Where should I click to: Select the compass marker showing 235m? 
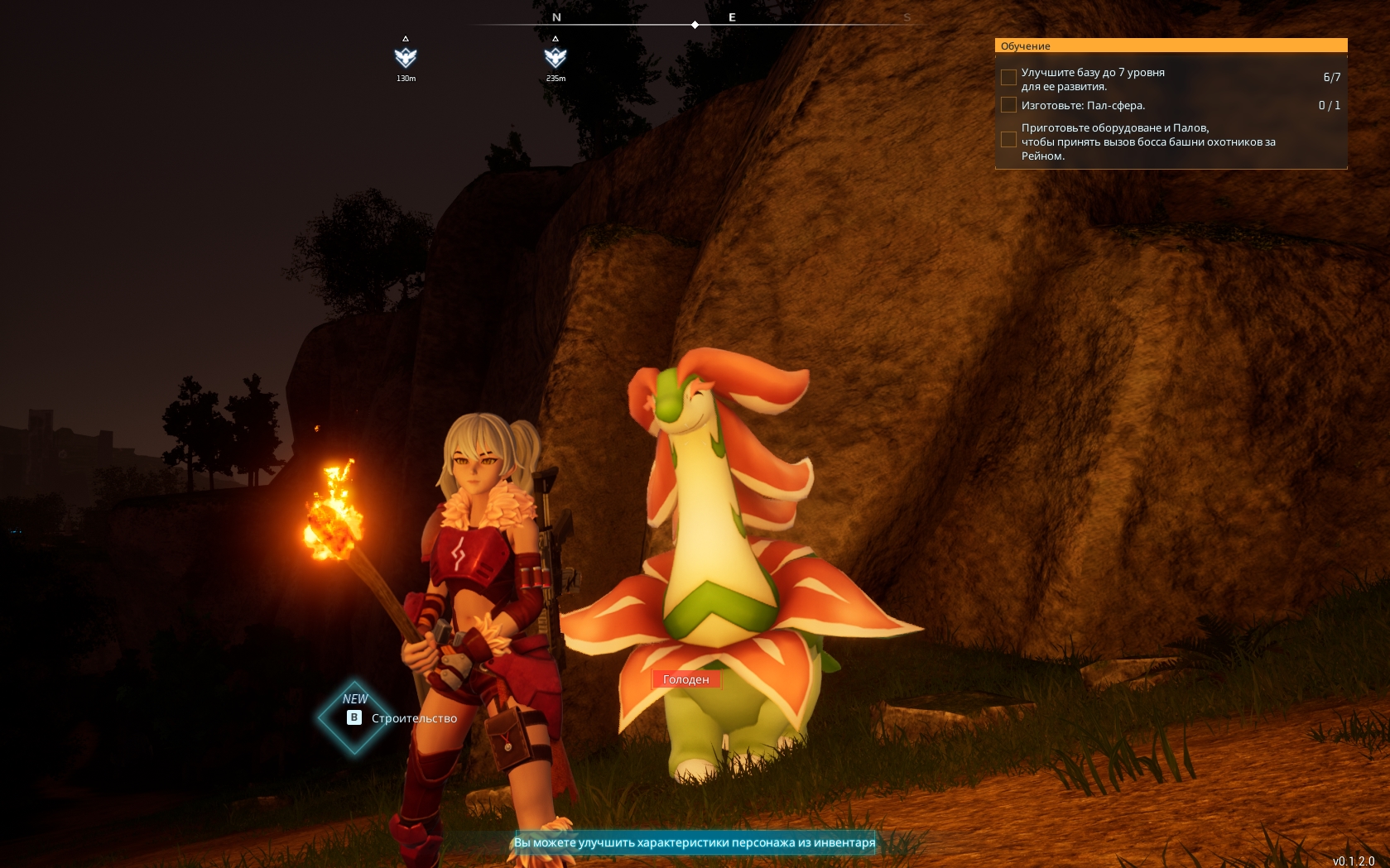556,57
